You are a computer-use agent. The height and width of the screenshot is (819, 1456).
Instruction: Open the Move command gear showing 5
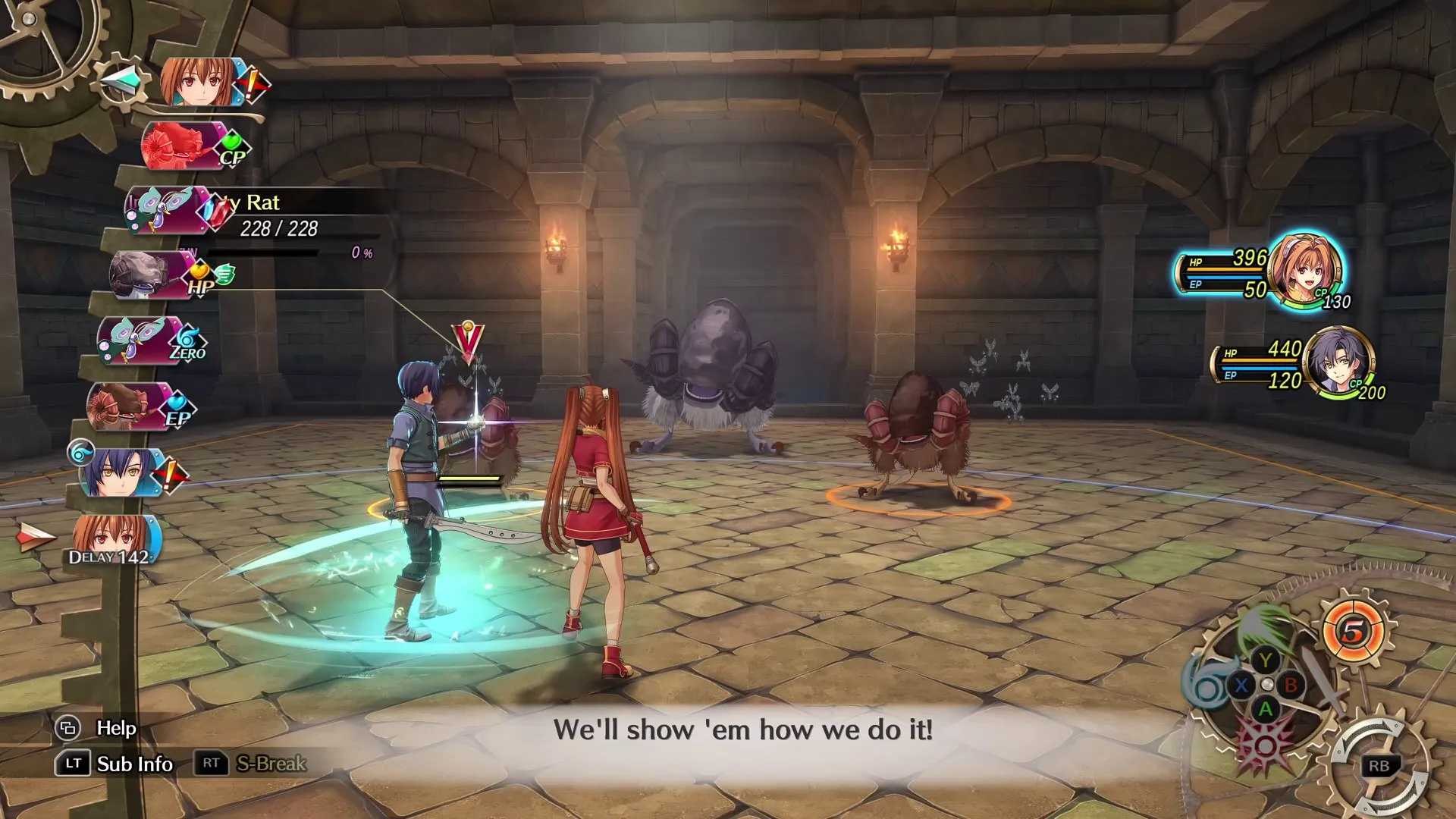1353,631
